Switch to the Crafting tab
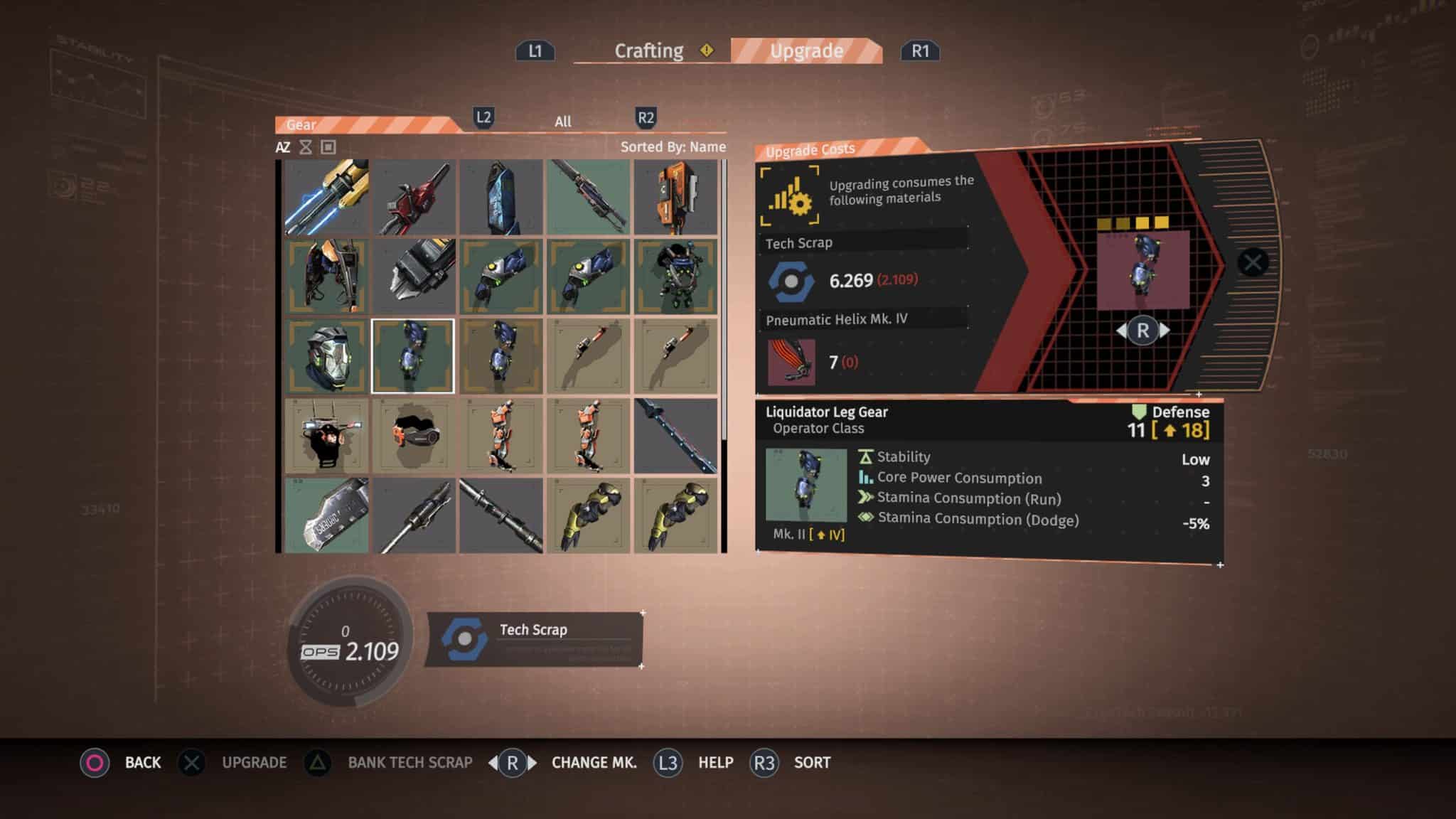Viewport: 1456px width, 819px height. pyautogui.click(x=648, y=51)
